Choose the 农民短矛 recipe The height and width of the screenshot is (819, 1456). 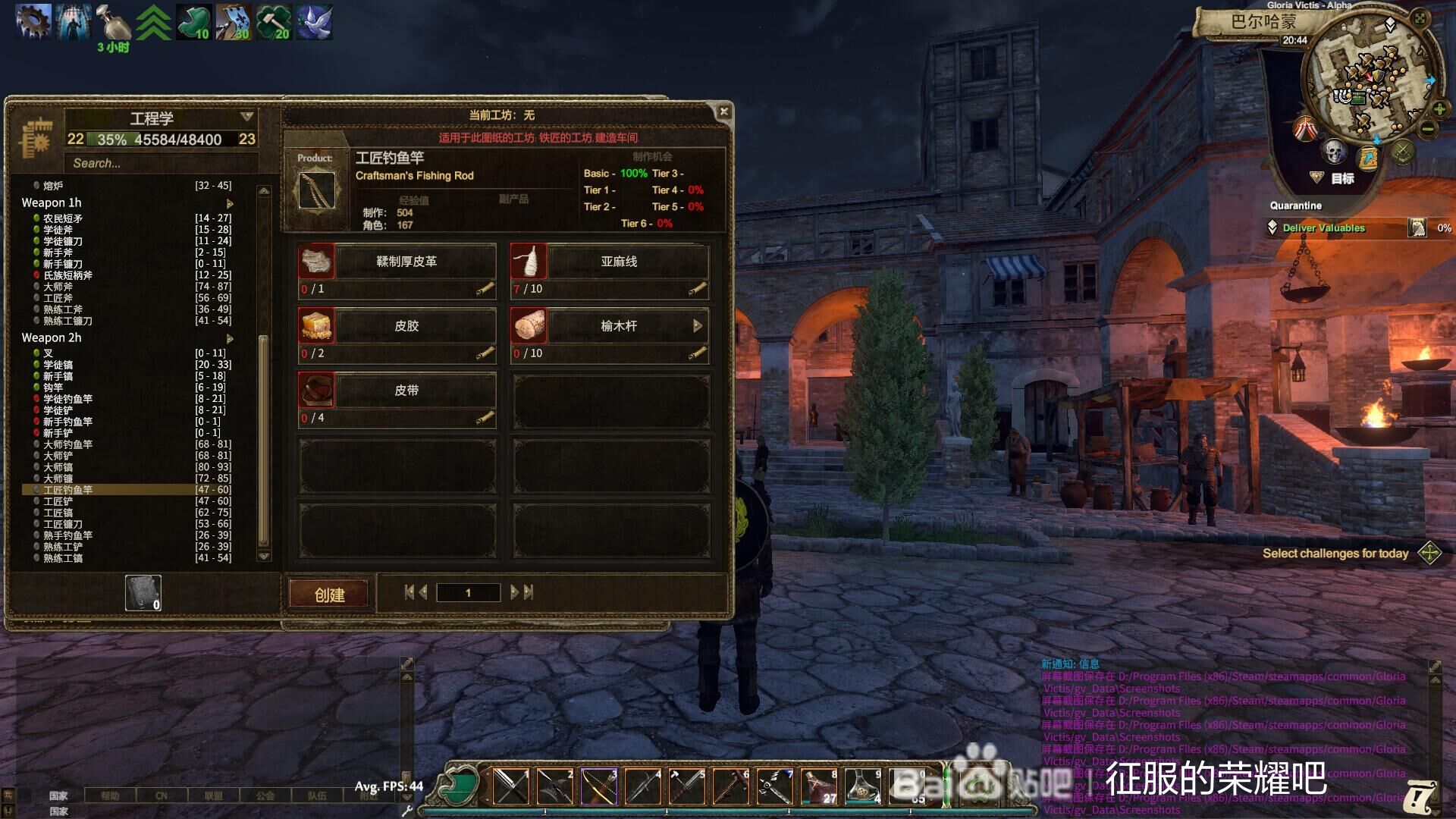point(63,218)
